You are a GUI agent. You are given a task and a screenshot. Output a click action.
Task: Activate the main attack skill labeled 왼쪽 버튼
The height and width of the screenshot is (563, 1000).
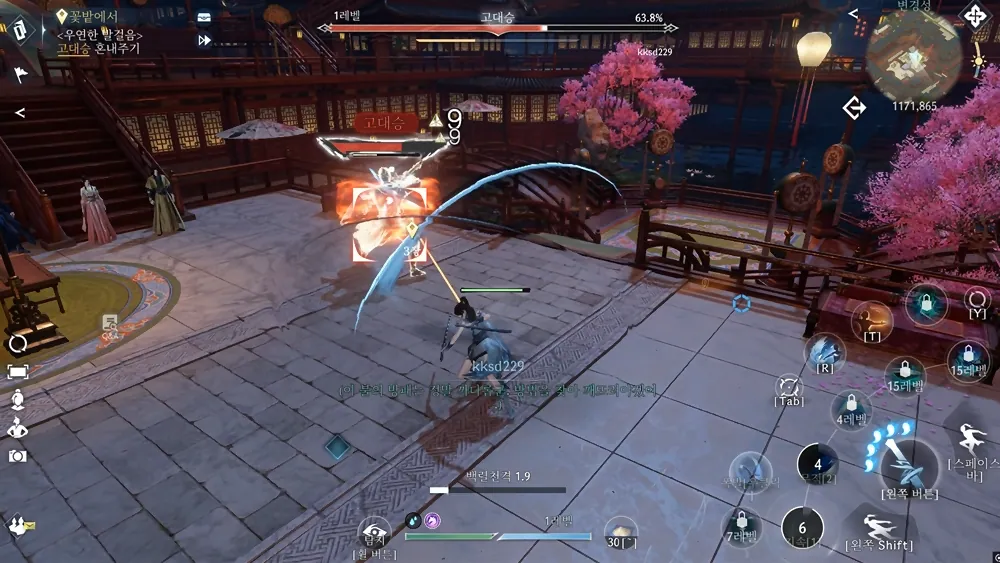(908, 460)
